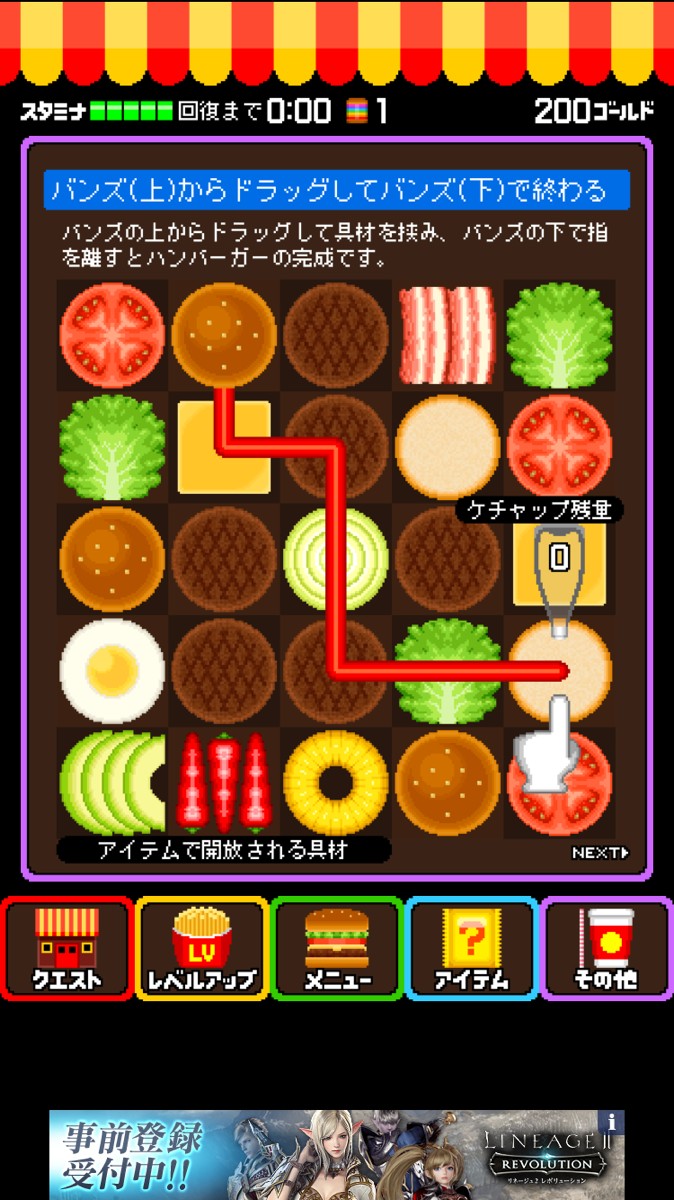Select the bacon tile

[447, 334]
